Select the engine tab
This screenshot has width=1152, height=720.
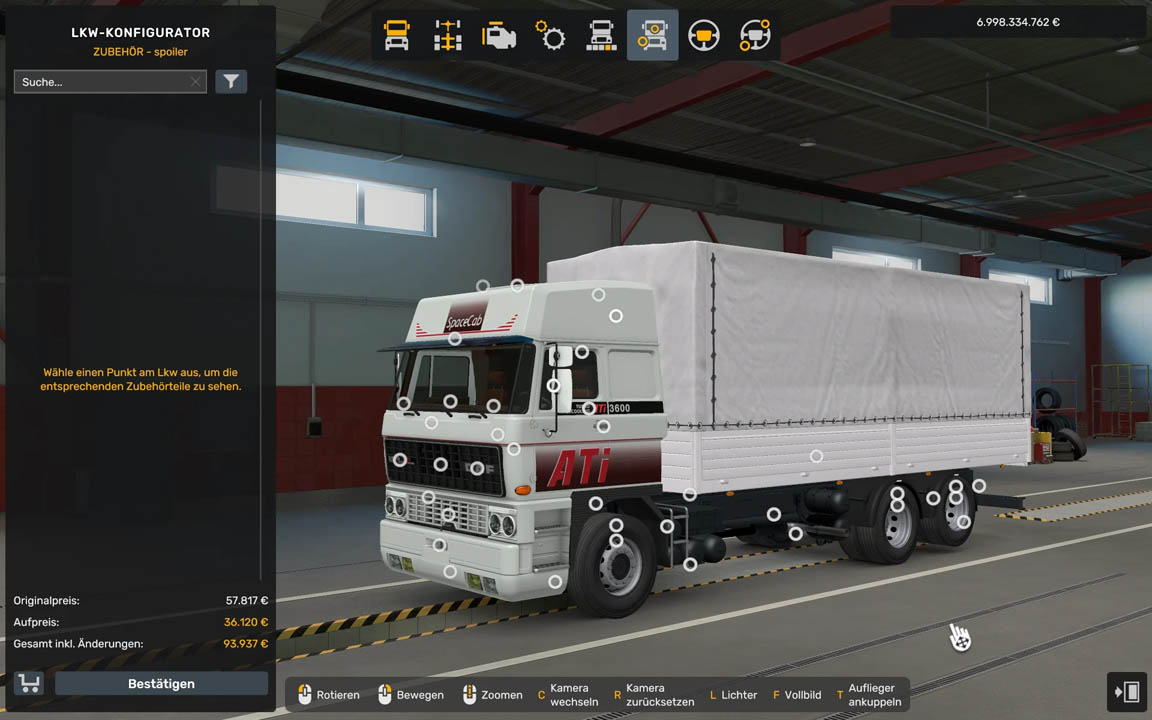click(499, 36)
